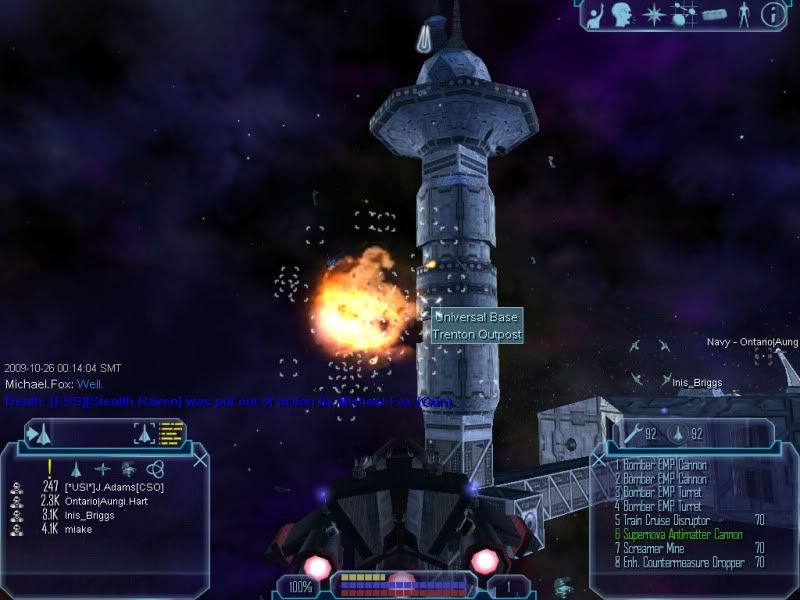Open the inventory cargo icon
800x600 pixels.
point(713,15)
